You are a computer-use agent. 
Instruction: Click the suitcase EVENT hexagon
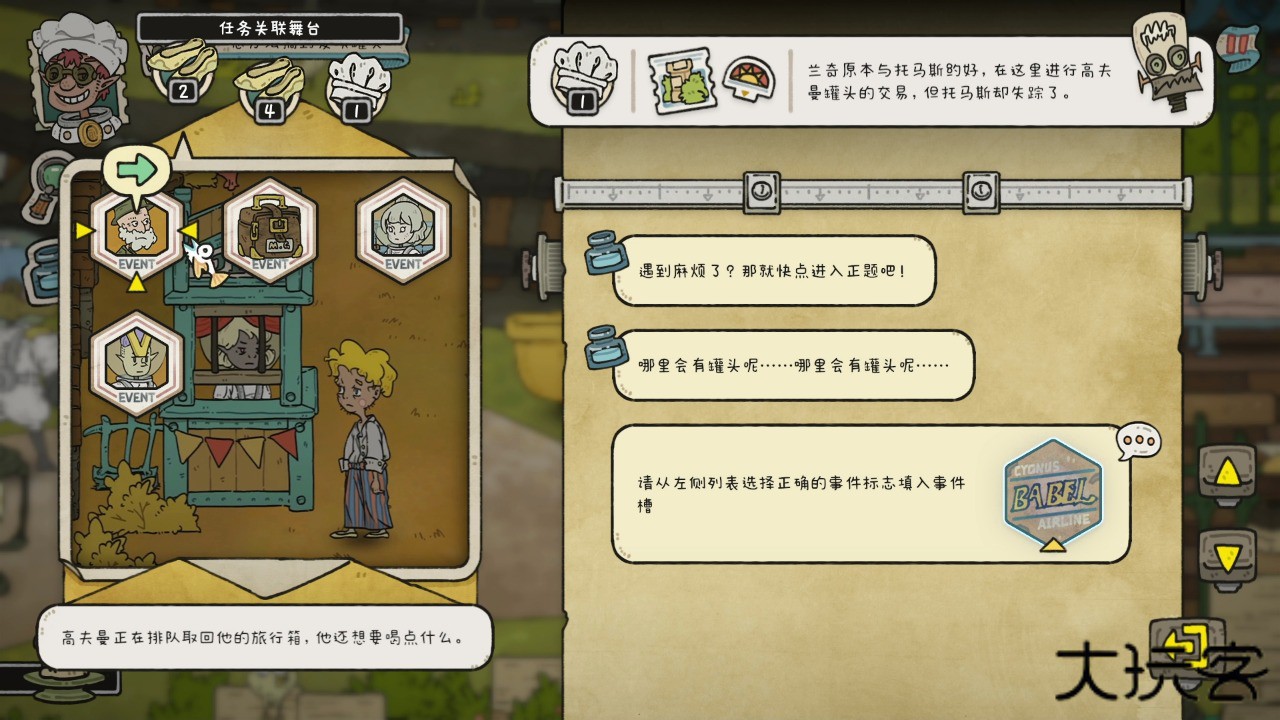coord(270,232)
